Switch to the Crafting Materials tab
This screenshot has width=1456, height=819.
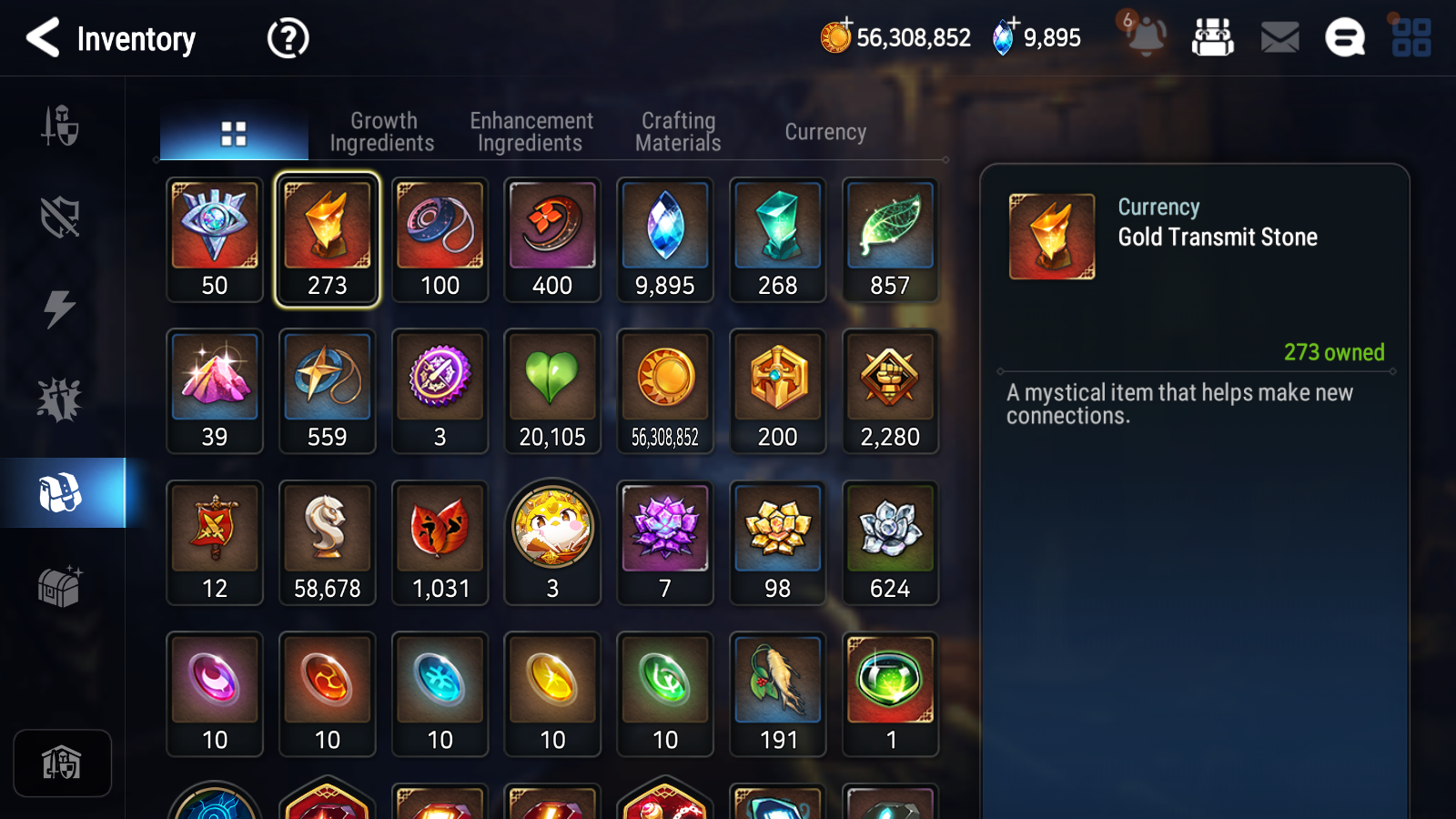coord(677,131)
